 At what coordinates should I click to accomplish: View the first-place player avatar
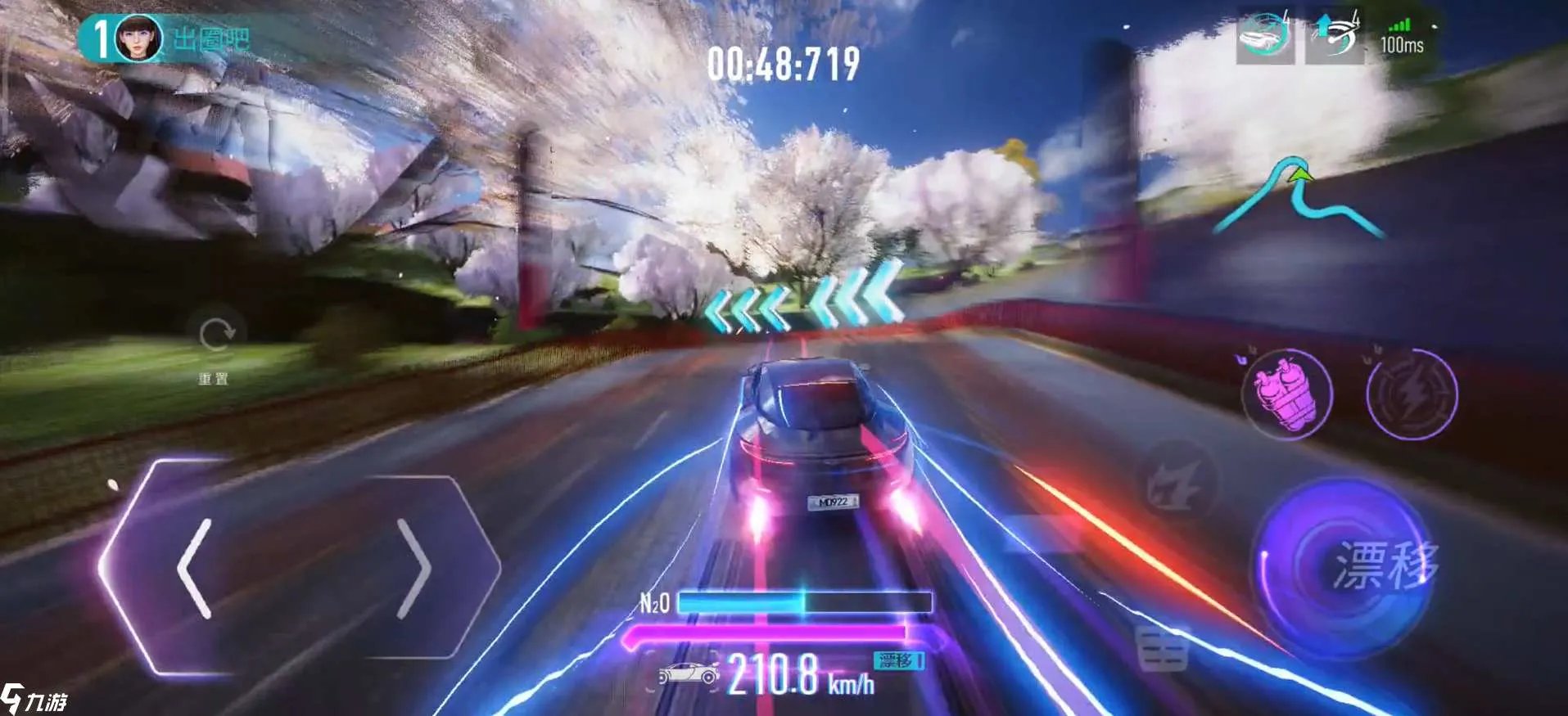click(x=137, y=38)
